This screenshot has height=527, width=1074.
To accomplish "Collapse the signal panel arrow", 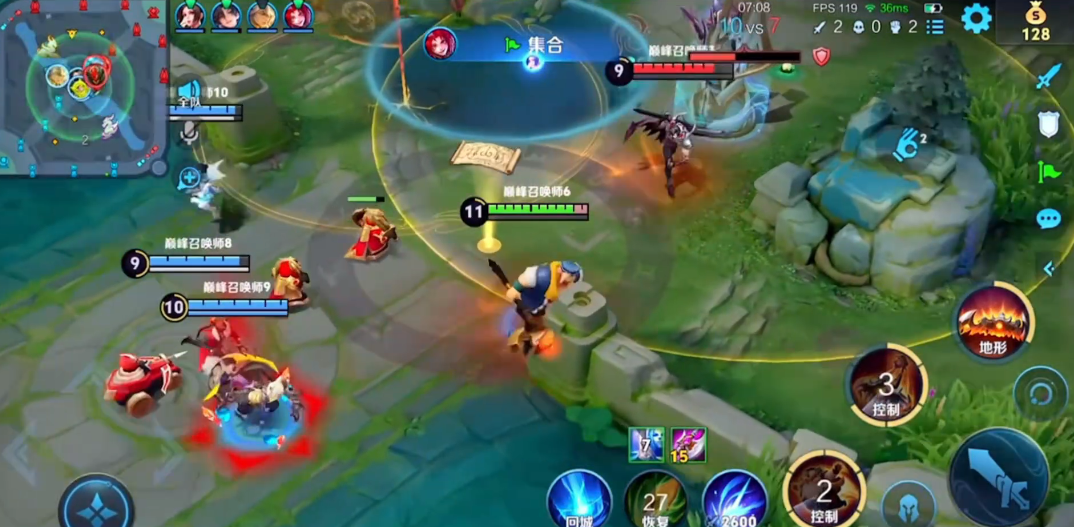I will tap(1049, 268).
